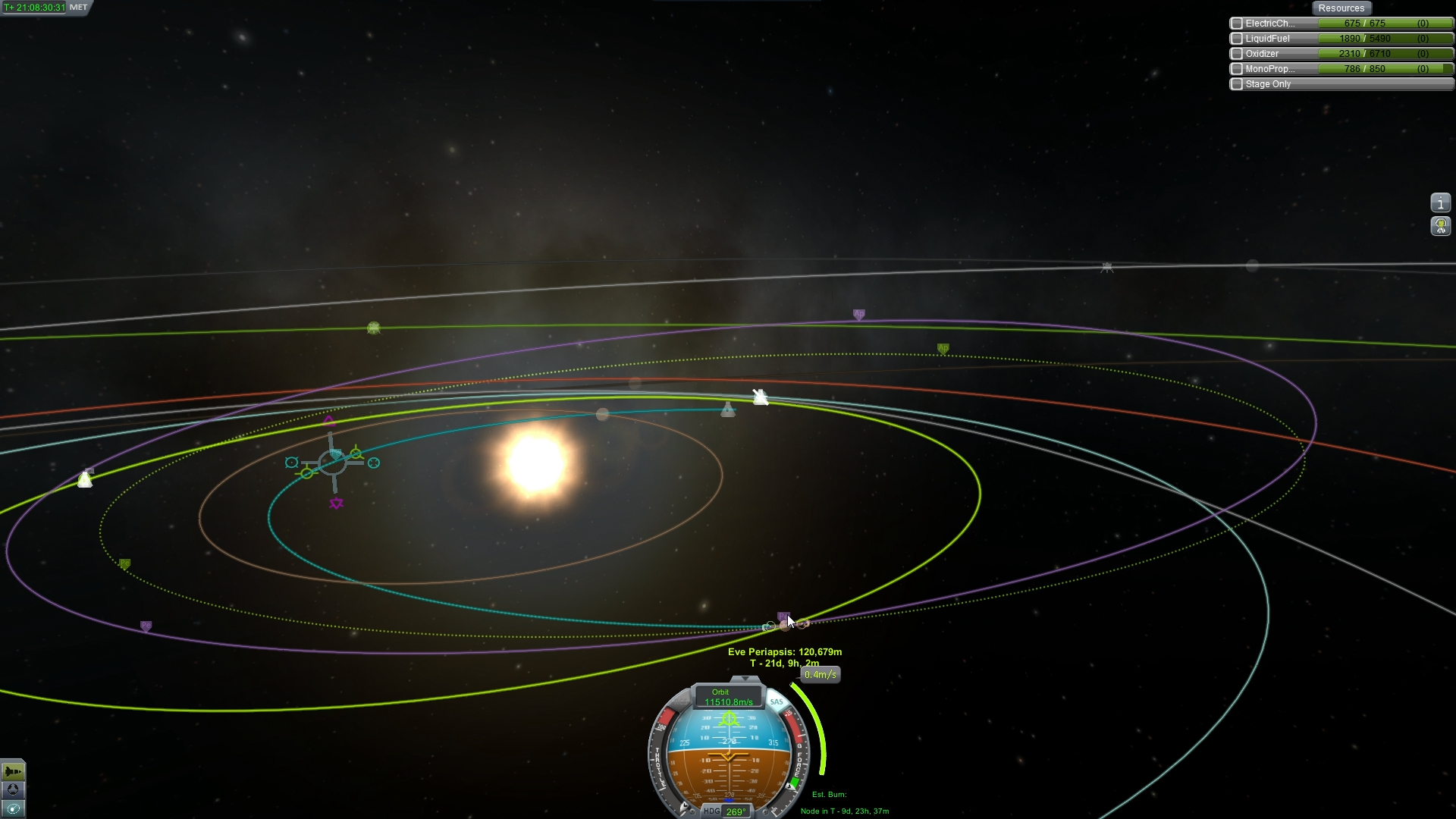Toggle SAS on the navball

click(777, 702)
